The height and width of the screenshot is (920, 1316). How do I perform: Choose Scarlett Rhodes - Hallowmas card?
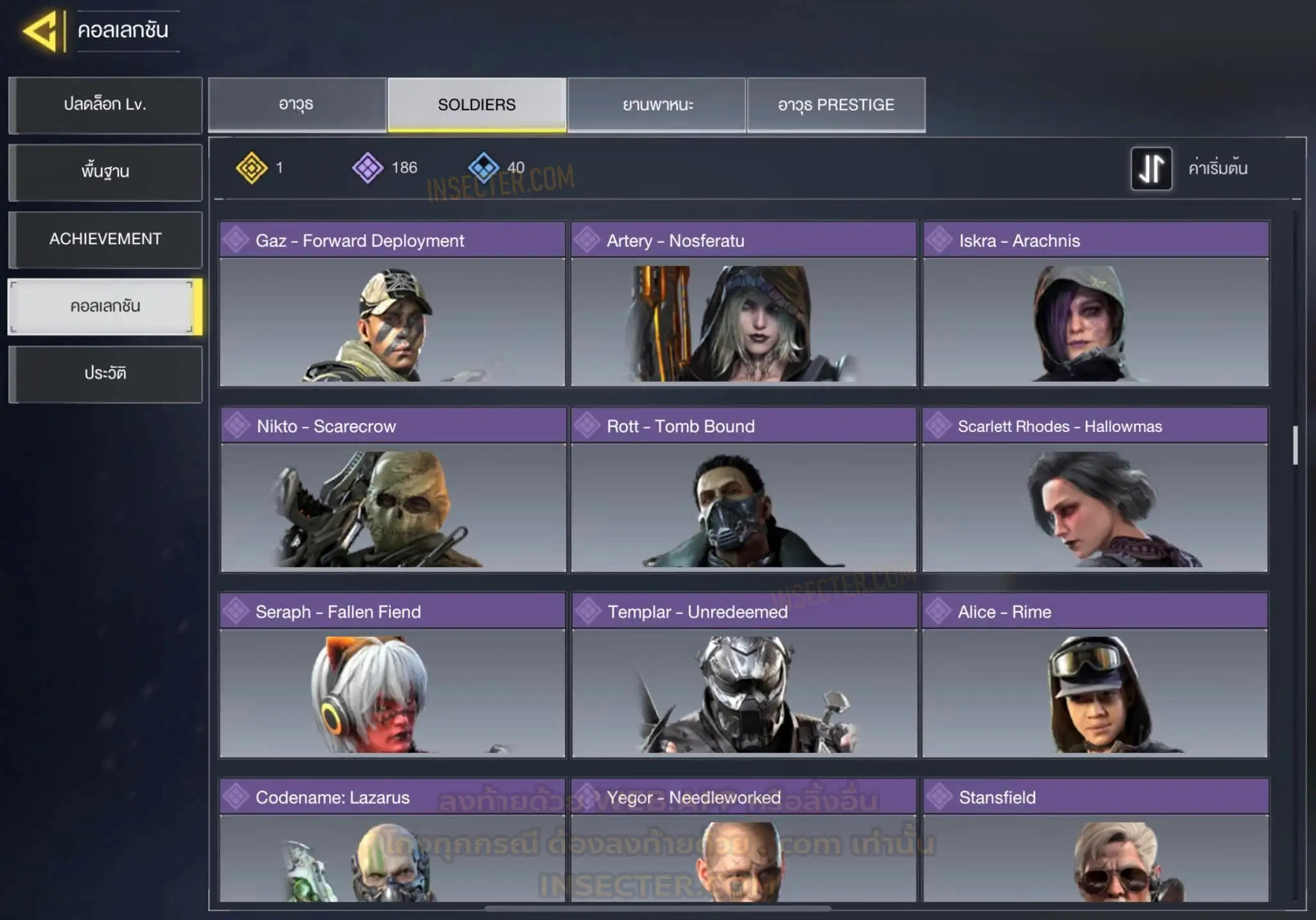1095,489
